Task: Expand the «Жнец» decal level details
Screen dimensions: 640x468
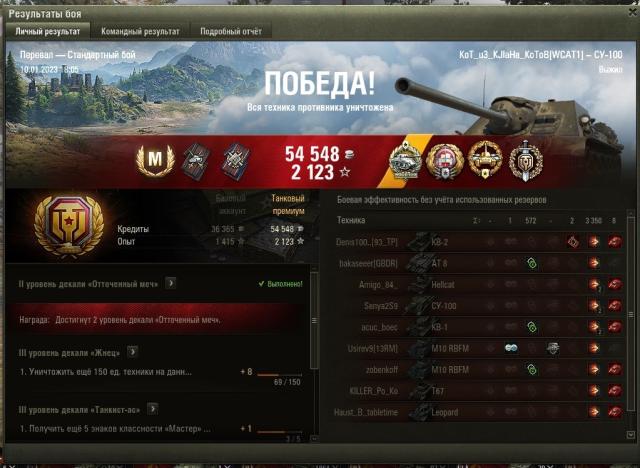Action: (132, 352)
